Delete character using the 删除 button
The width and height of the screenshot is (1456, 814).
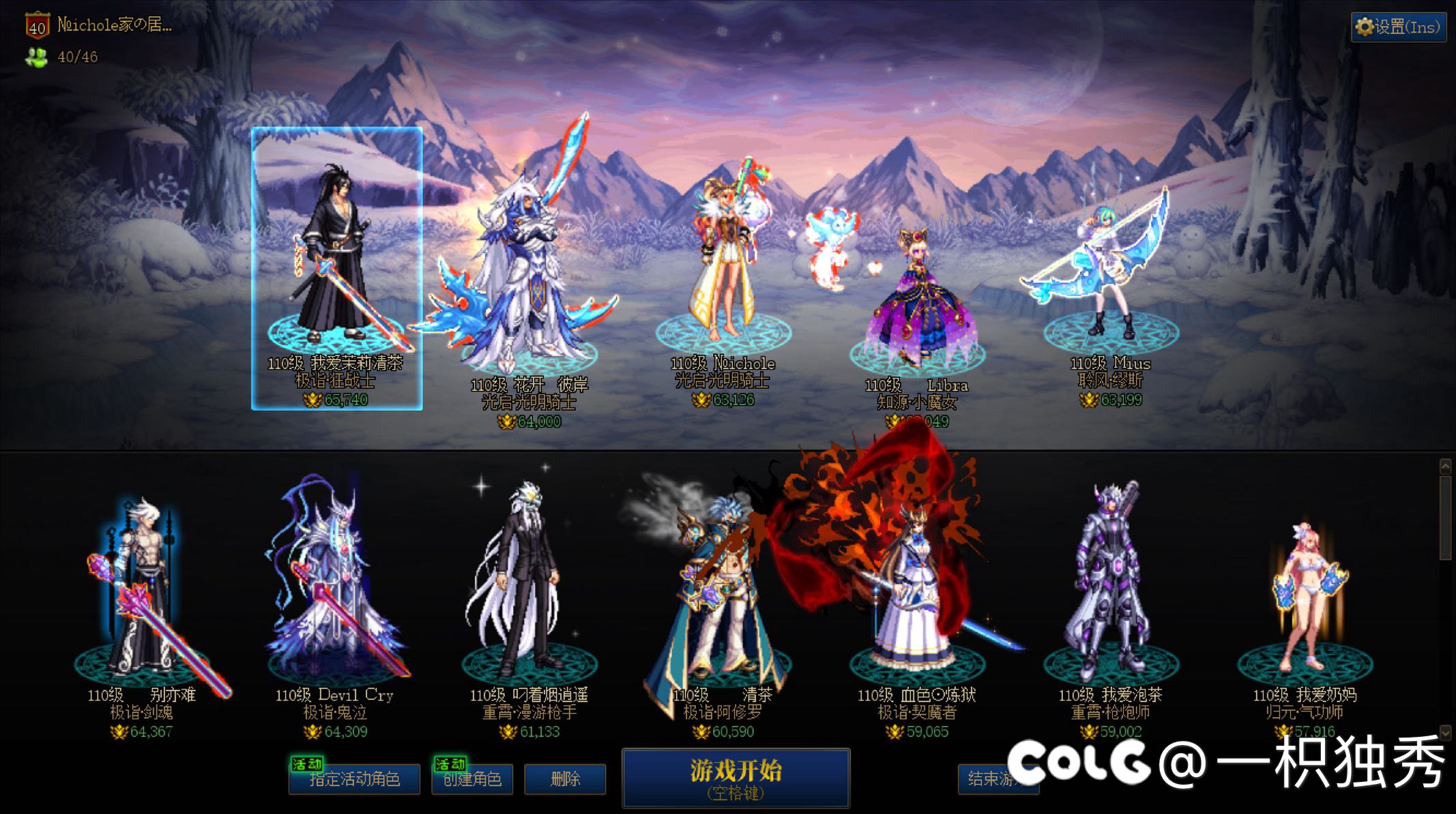pos(565,779)
